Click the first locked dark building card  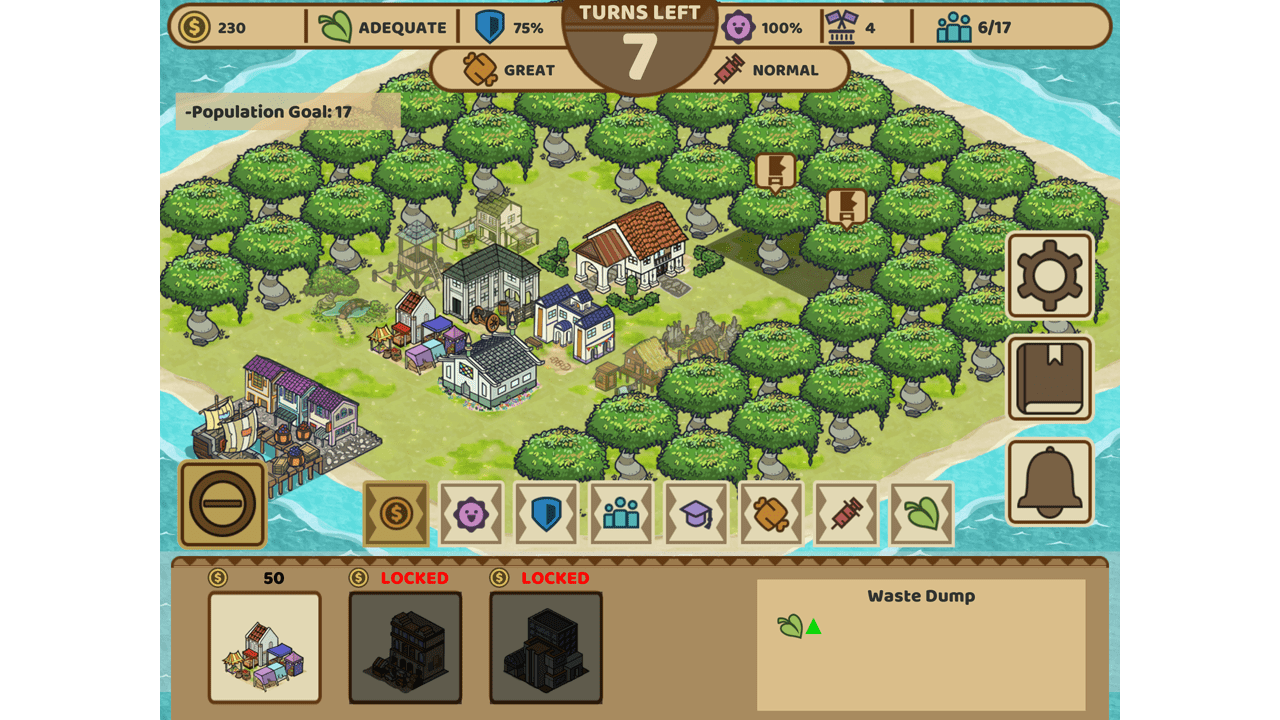click(405, 647)
